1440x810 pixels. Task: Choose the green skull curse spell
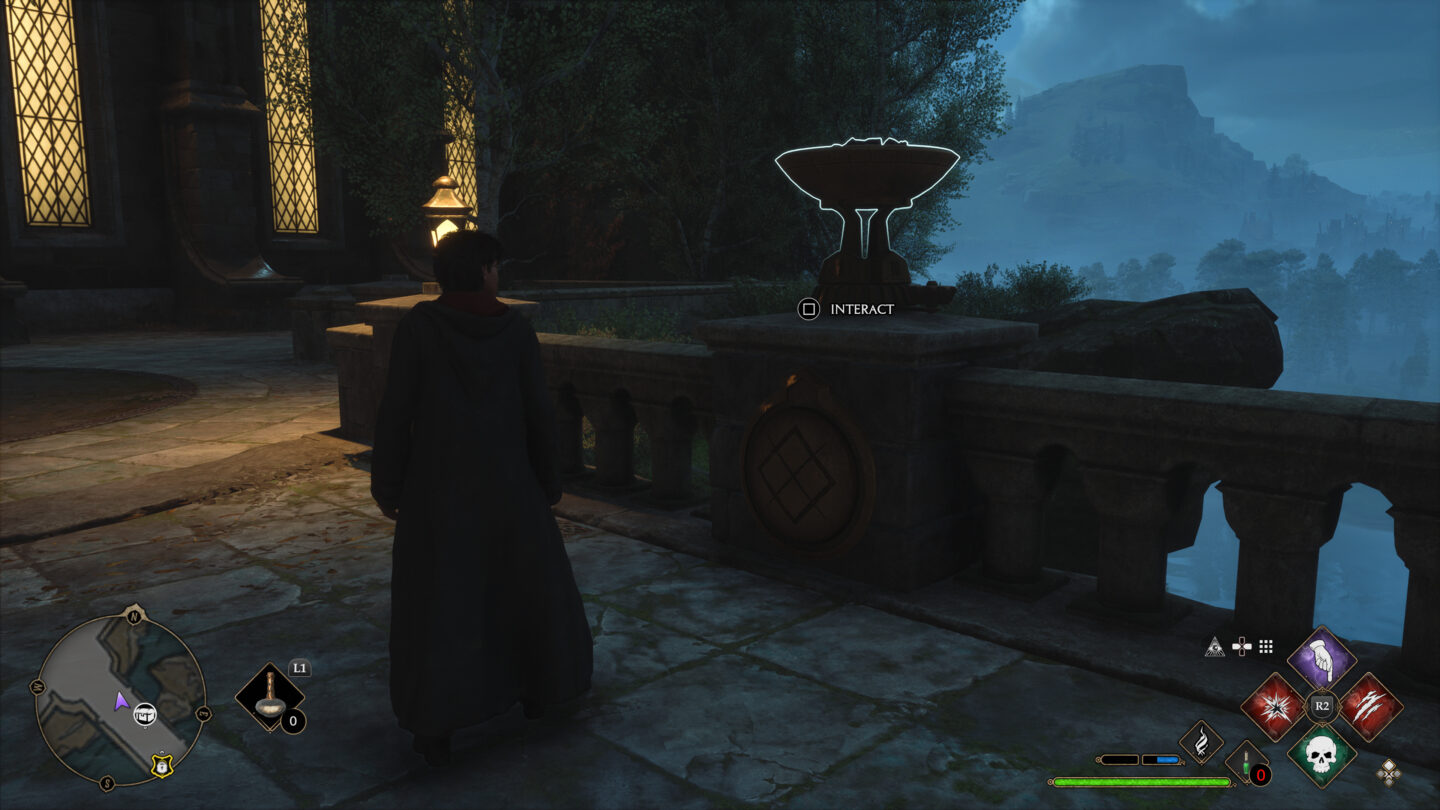[x=1321, y=755]
